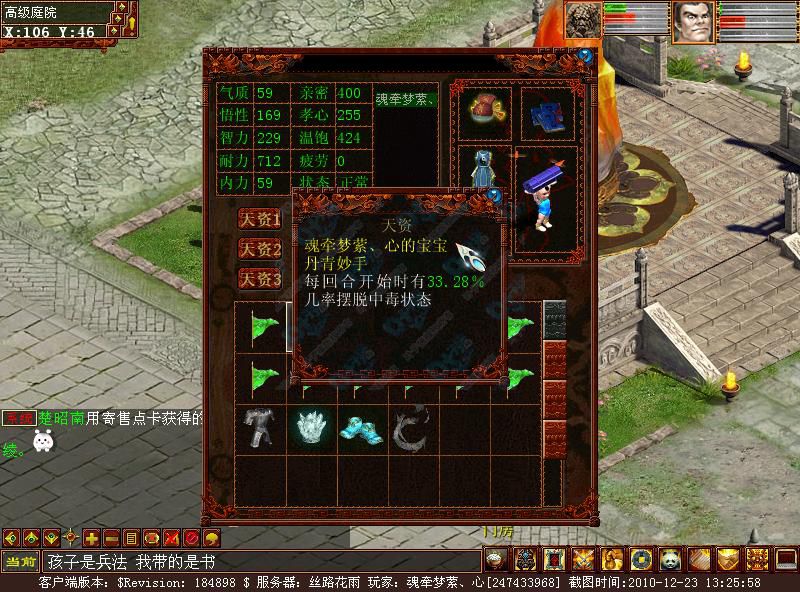
Task: Pick the white crystal item slot
Action: pyautogui.click(x=312, y=428)
